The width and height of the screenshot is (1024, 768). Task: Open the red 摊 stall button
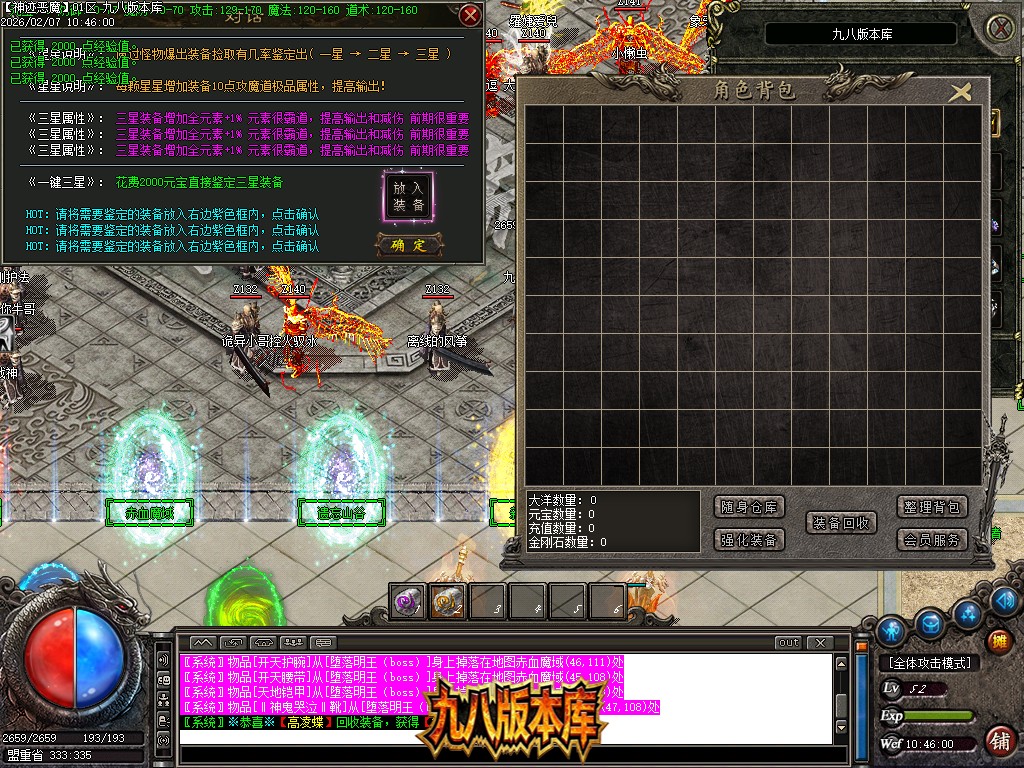pyautogui.click(x=998, y=640)
